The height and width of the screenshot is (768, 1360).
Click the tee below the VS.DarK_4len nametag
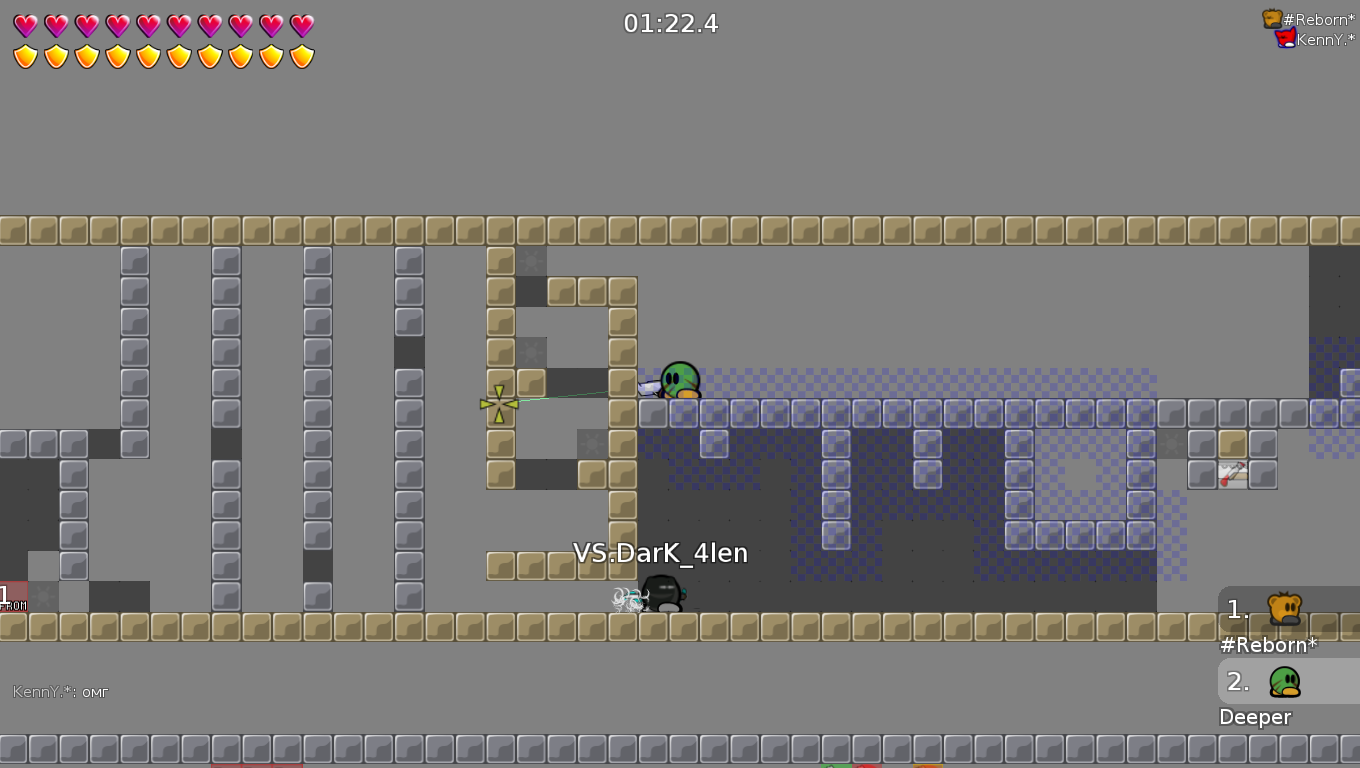pyautogui.click(x=660, y=590)
